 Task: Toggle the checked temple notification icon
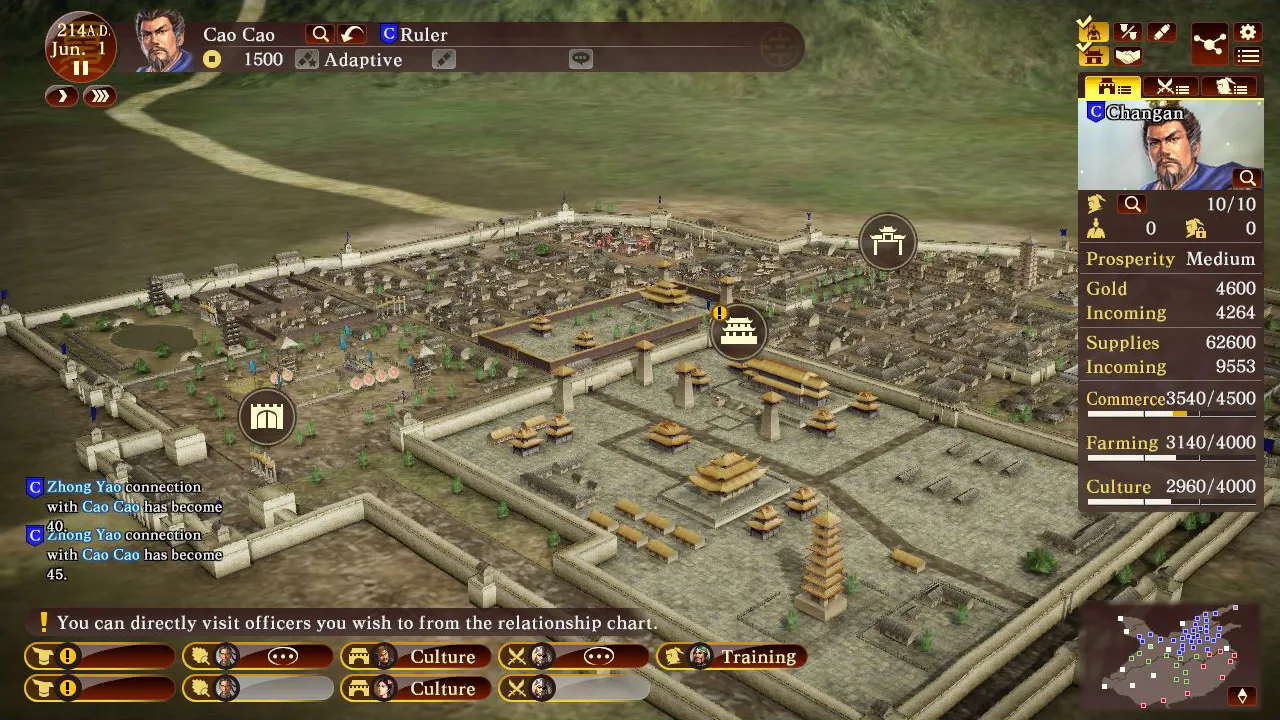point(1093,57)
